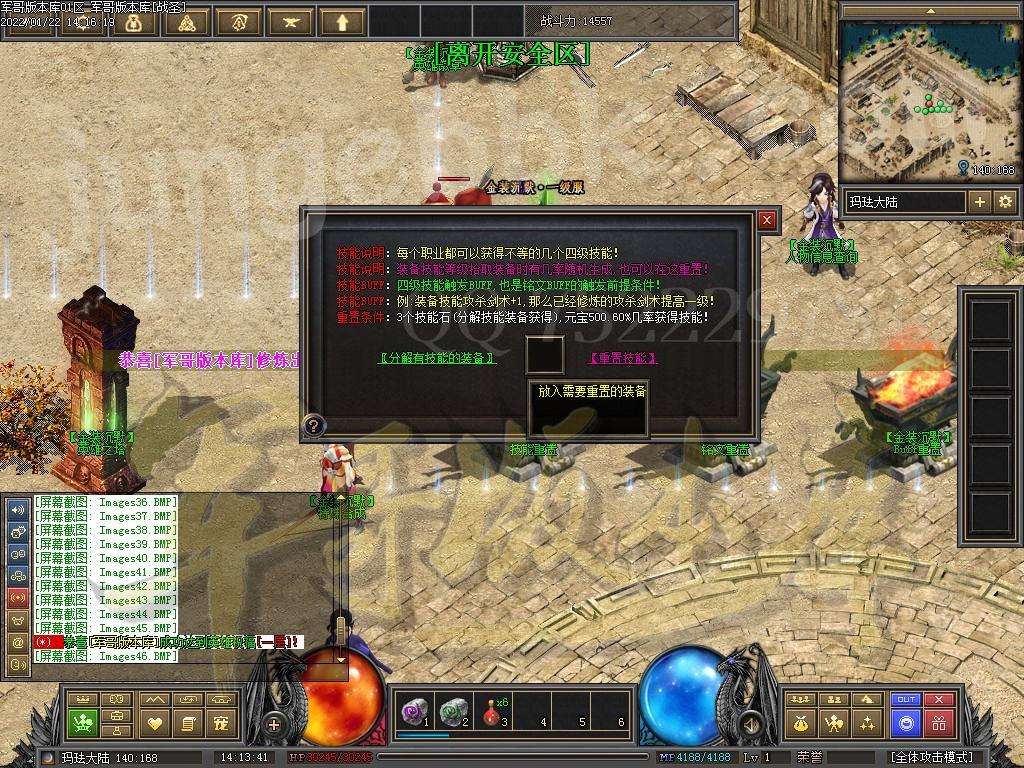Use the purple swirl stone in slot 1
The image size is (1024, 768).
[x=413, y=710]
